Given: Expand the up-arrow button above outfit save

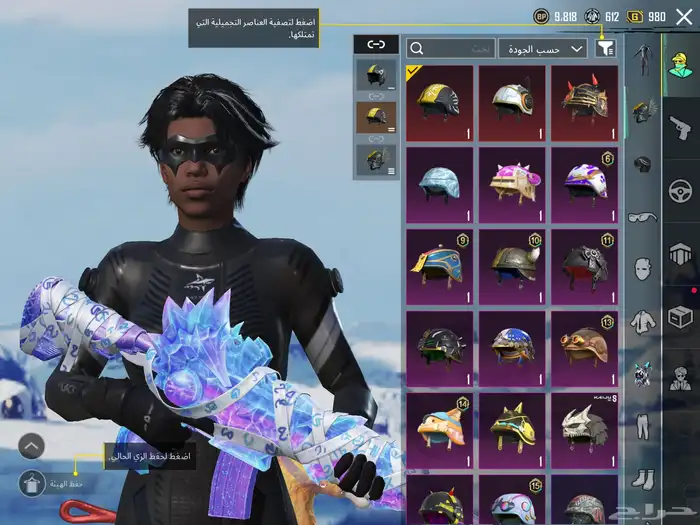Looking at the screenshot, I should pyautogui.click(x=32, y=446).
